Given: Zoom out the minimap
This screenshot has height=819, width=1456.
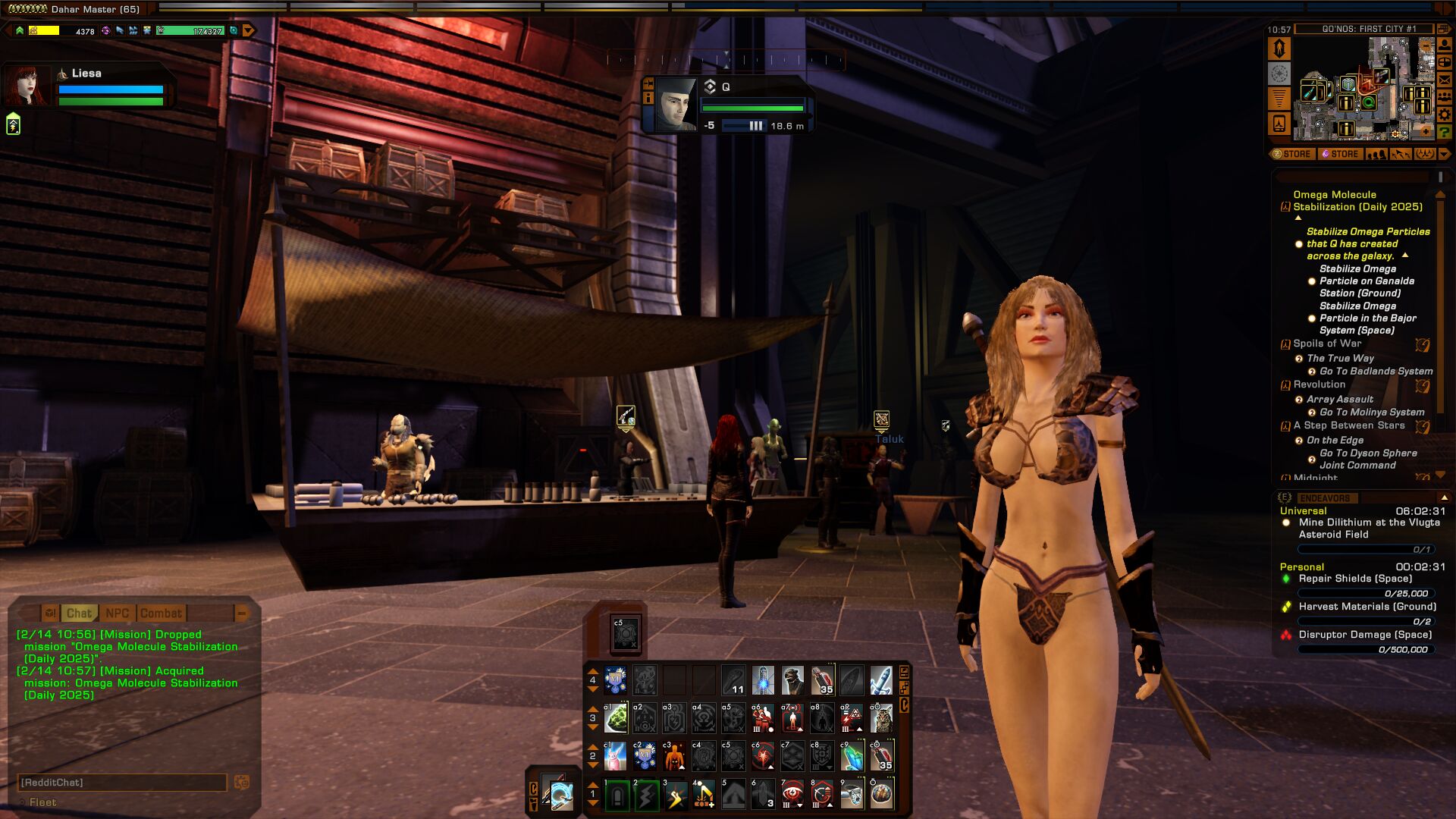Looking at the screenshot, I should [1426, 47].
